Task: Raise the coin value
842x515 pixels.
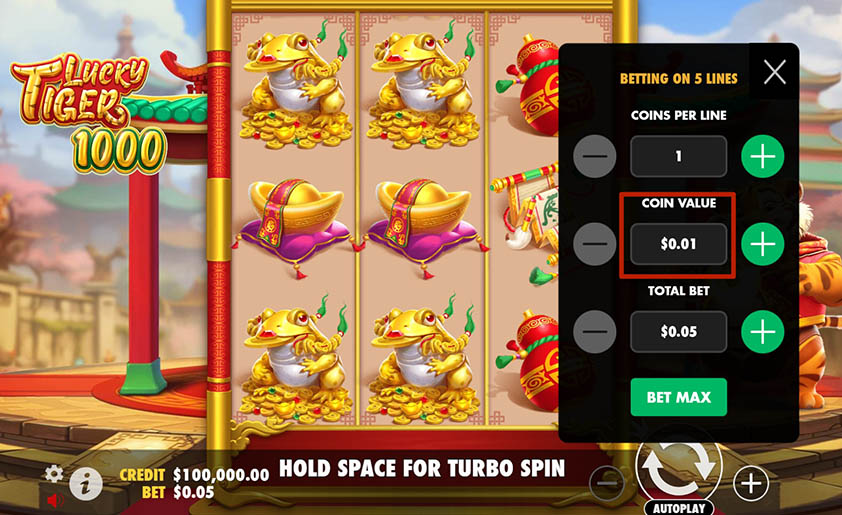Action: (x=762, y=244)
